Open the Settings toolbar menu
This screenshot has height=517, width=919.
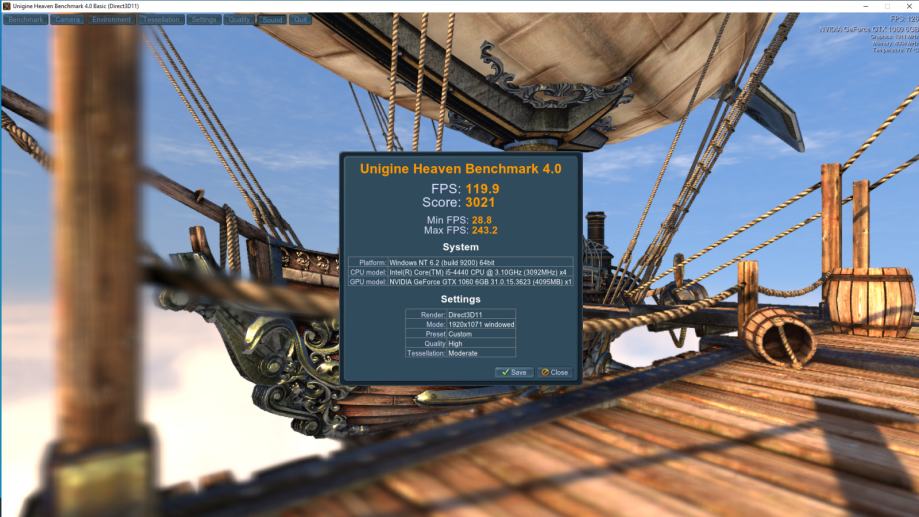pos(204,19)
